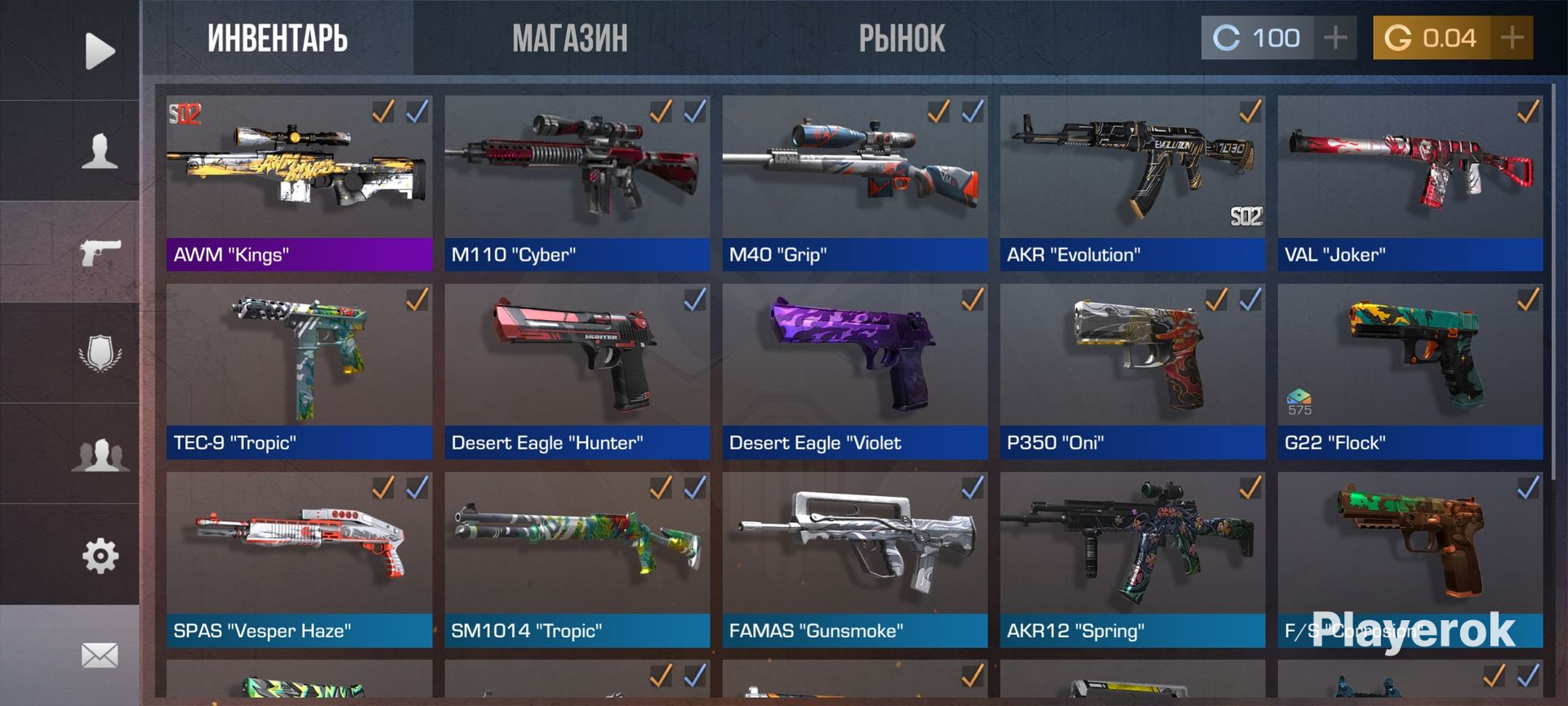Pick the VAL "Joker" skin
This screenshot has height=706, width=1568.
point(1410,184)
